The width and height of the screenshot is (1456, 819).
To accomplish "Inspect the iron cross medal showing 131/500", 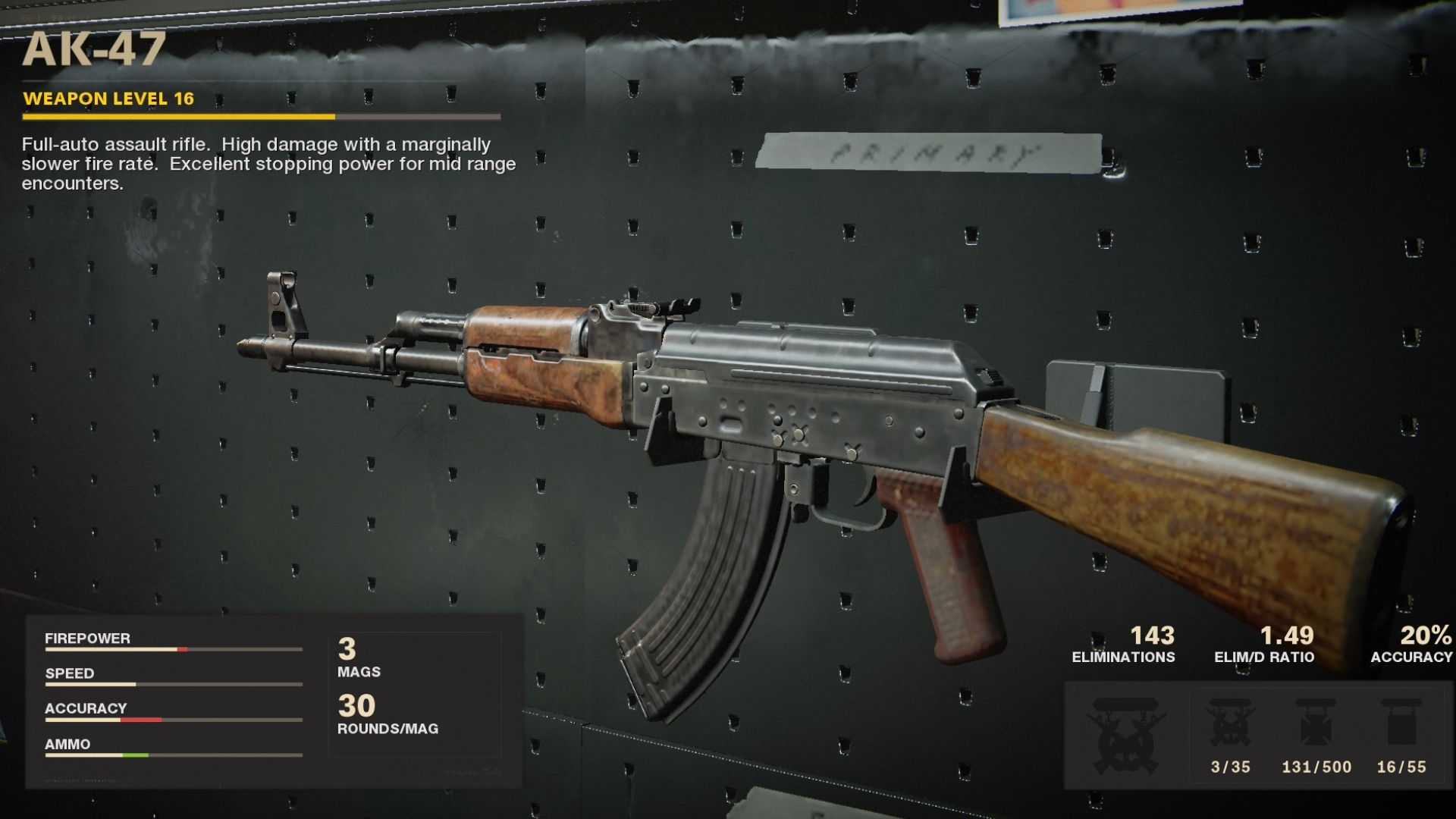I will (x=1316, y=724).
